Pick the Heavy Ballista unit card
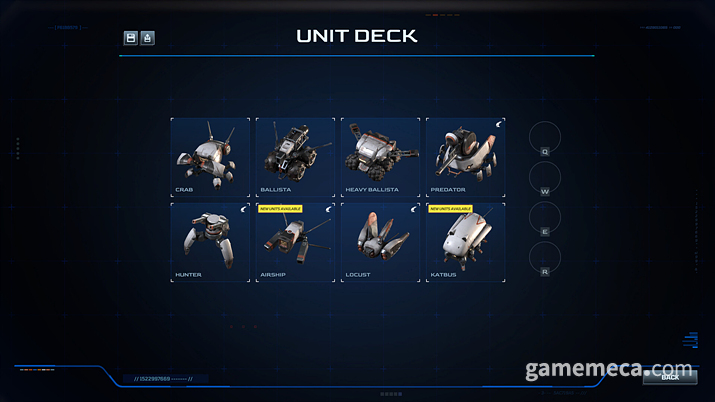715x402 pixels. tap(380, 155)
